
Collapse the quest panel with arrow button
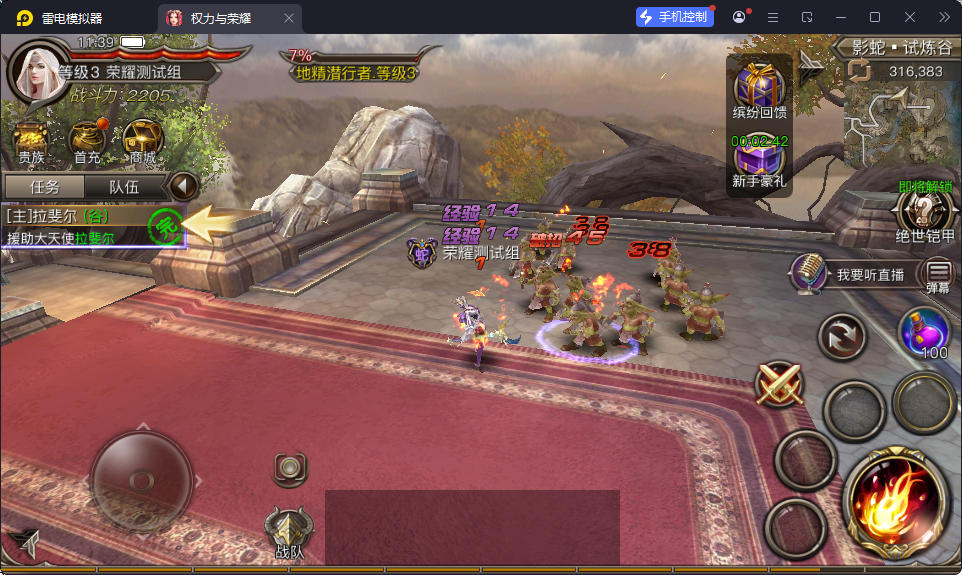pyautogui.click(x=183, y=186)
